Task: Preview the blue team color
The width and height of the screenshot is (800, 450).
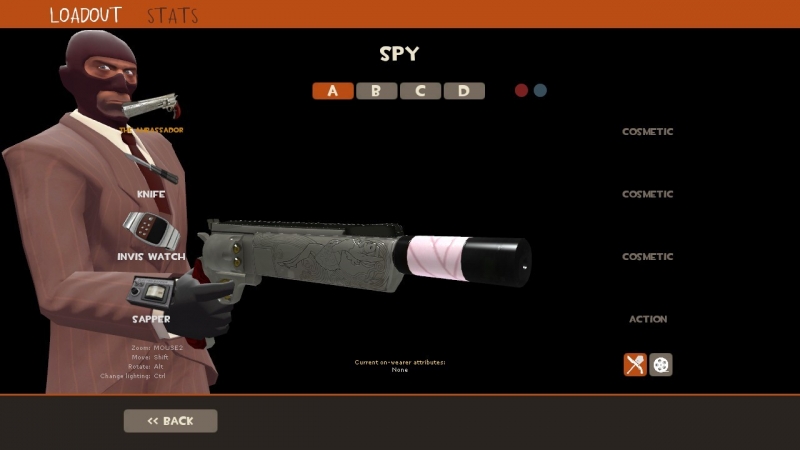Action: click(540, 90)
